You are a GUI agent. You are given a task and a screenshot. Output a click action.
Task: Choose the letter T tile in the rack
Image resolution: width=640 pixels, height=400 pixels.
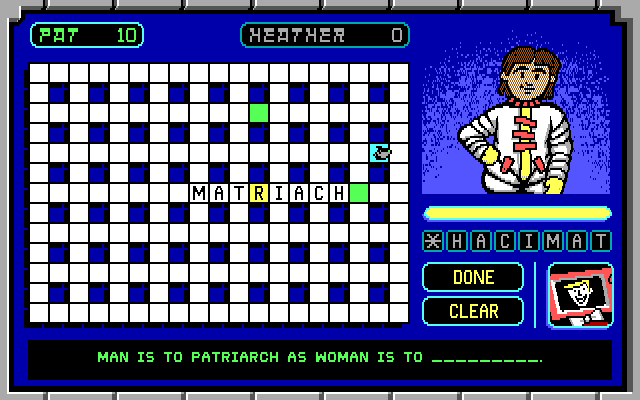coord(601,241)
